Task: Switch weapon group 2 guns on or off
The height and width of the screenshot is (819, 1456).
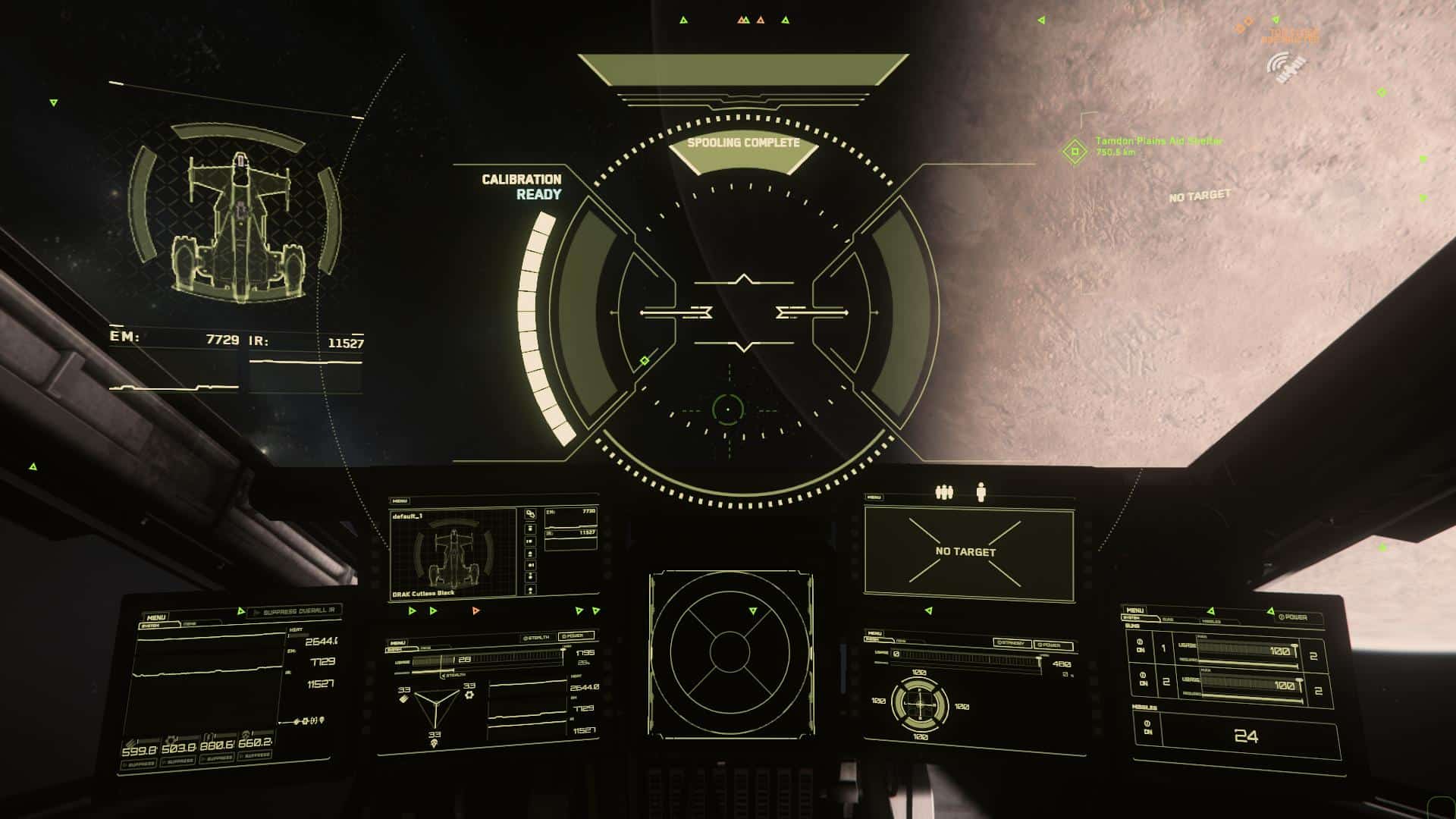Action: pos(1144,679)
